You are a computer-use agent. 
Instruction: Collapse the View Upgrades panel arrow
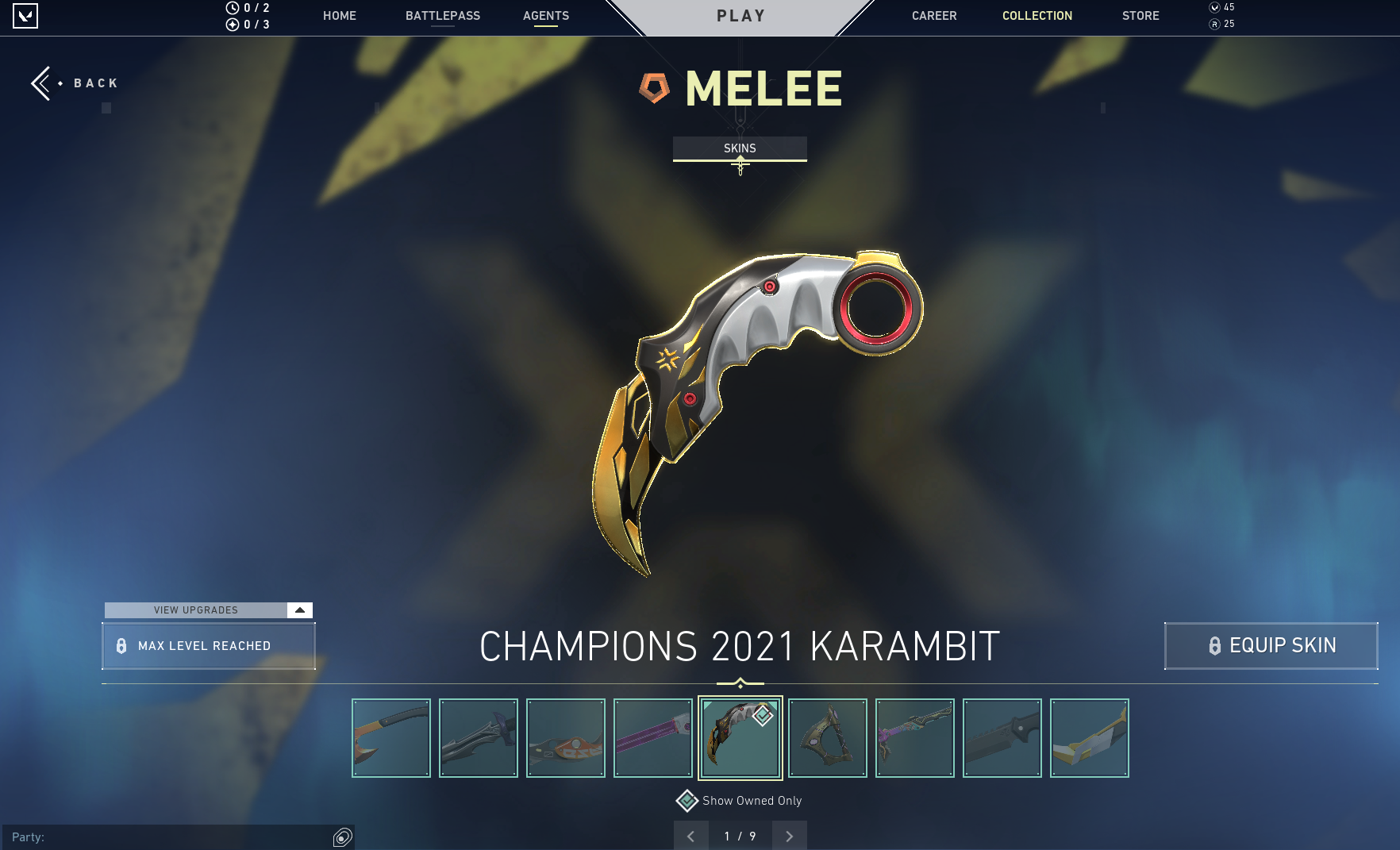point(299,610)
